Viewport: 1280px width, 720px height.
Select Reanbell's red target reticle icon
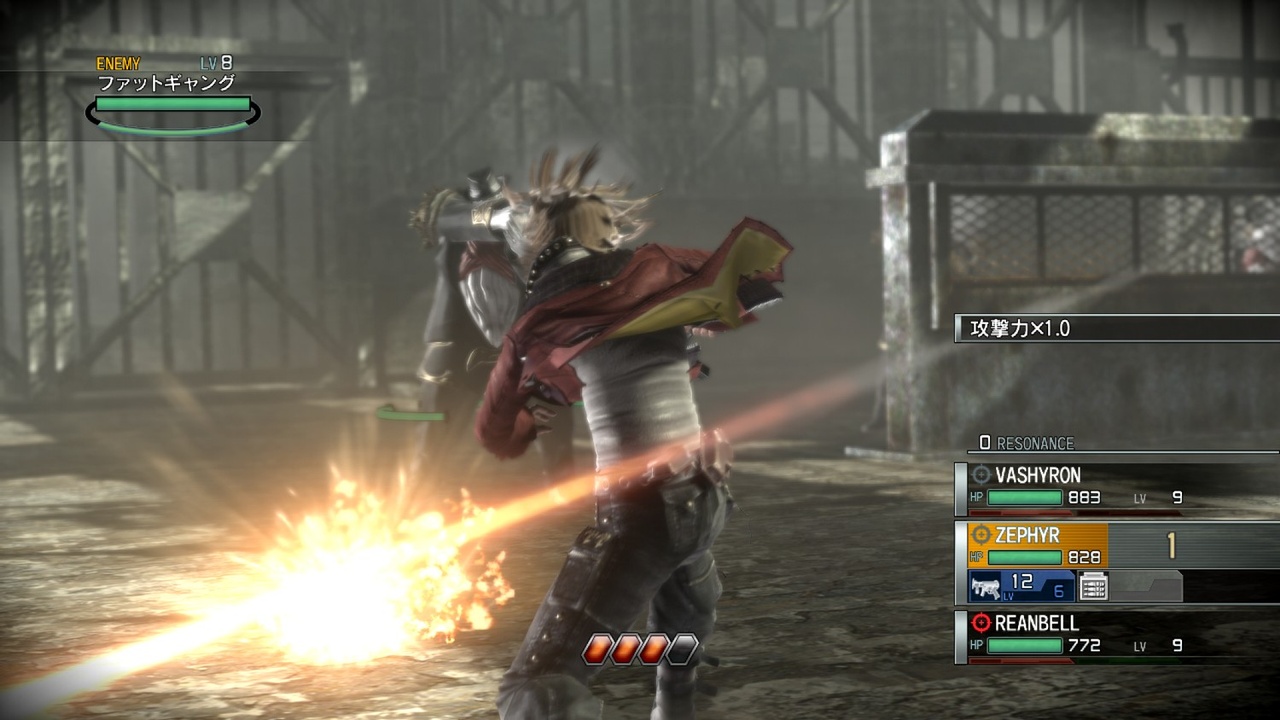pos(981,622)
